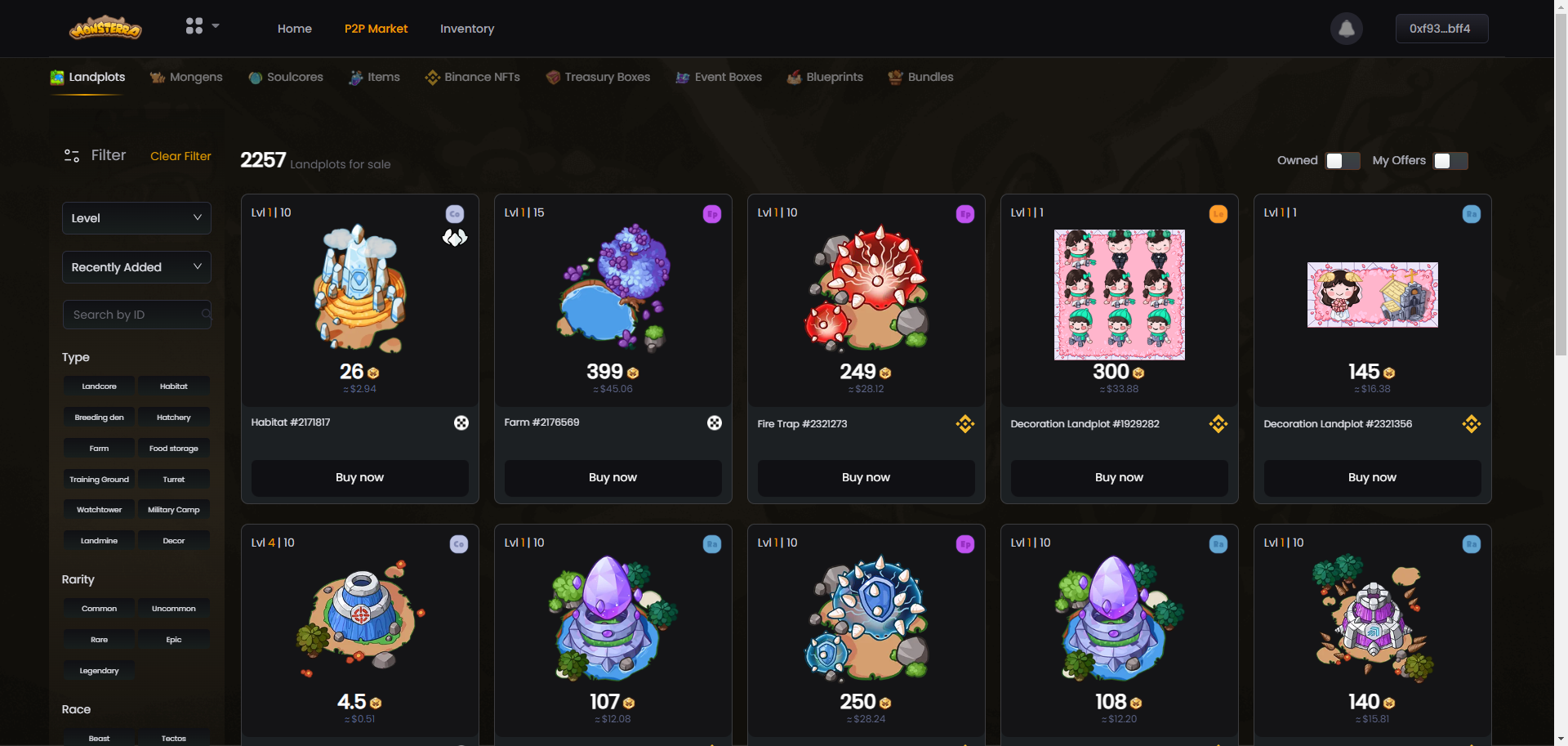
Task: Filter by Habitat type
Action: pos(174,386)
